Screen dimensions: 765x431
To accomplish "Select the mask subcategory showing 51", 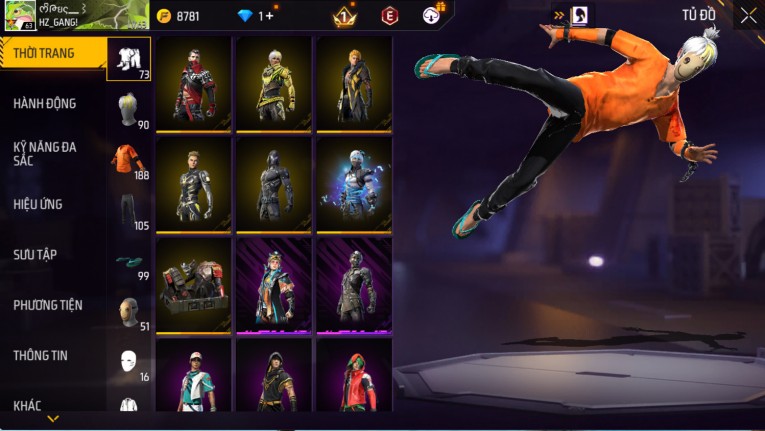I will (x=129, y=311).
